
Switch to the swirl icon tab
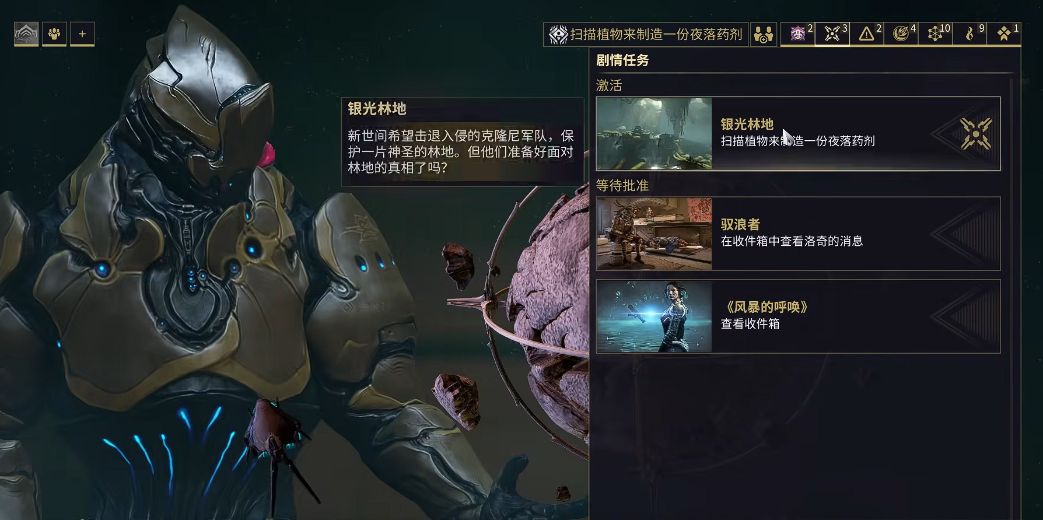902,34
